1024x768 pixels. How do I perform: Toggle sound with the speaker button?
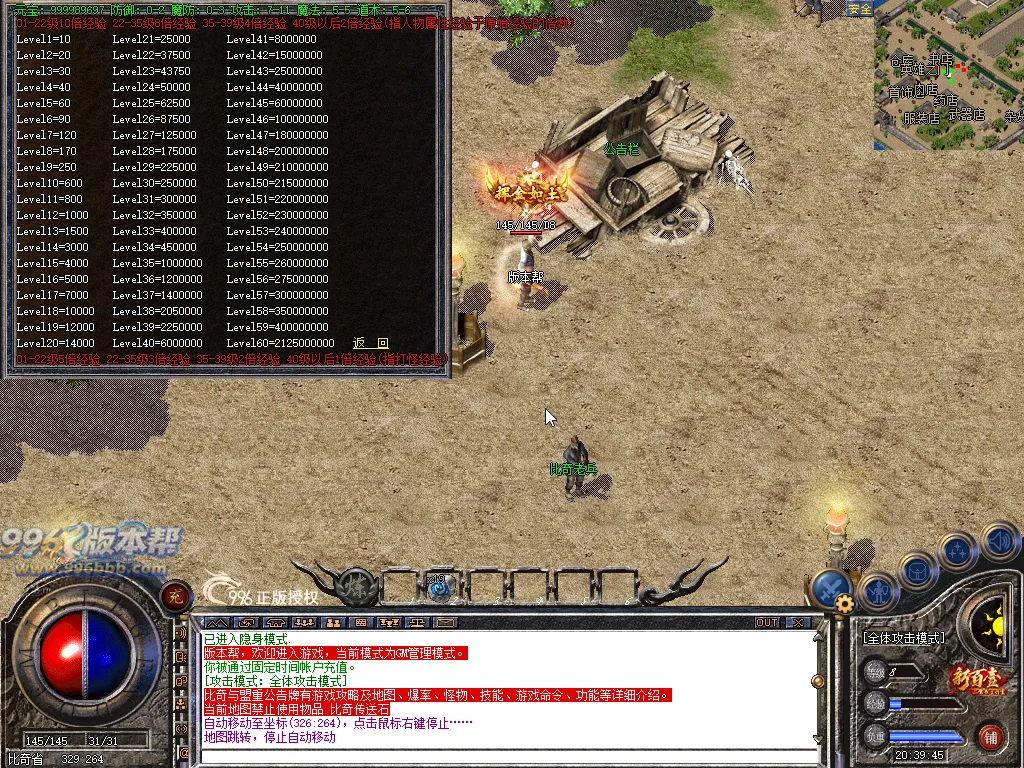[1000, 541]
